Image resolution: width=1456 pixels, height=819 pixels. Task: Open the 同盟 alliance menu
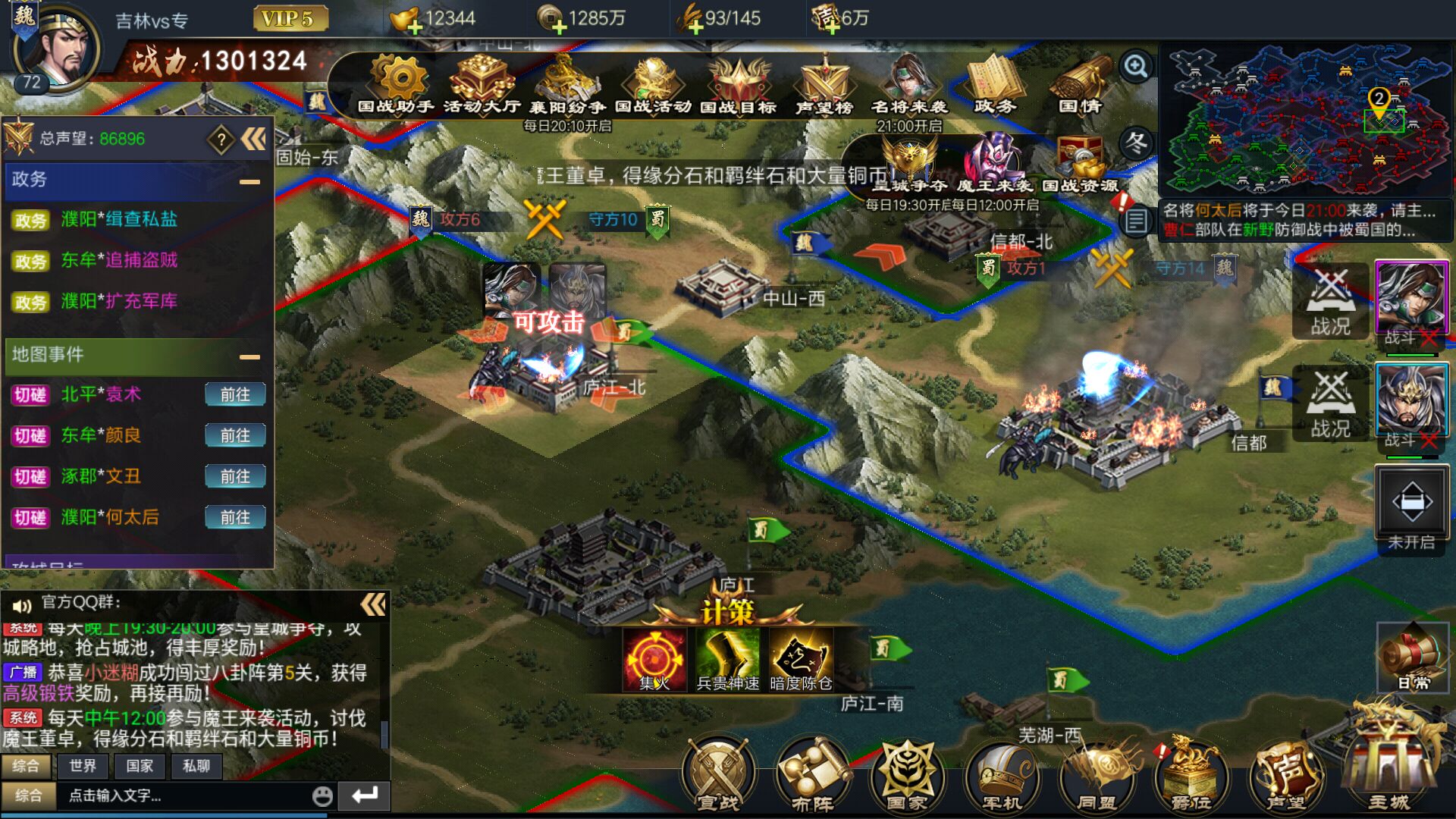click(1097, 773)
